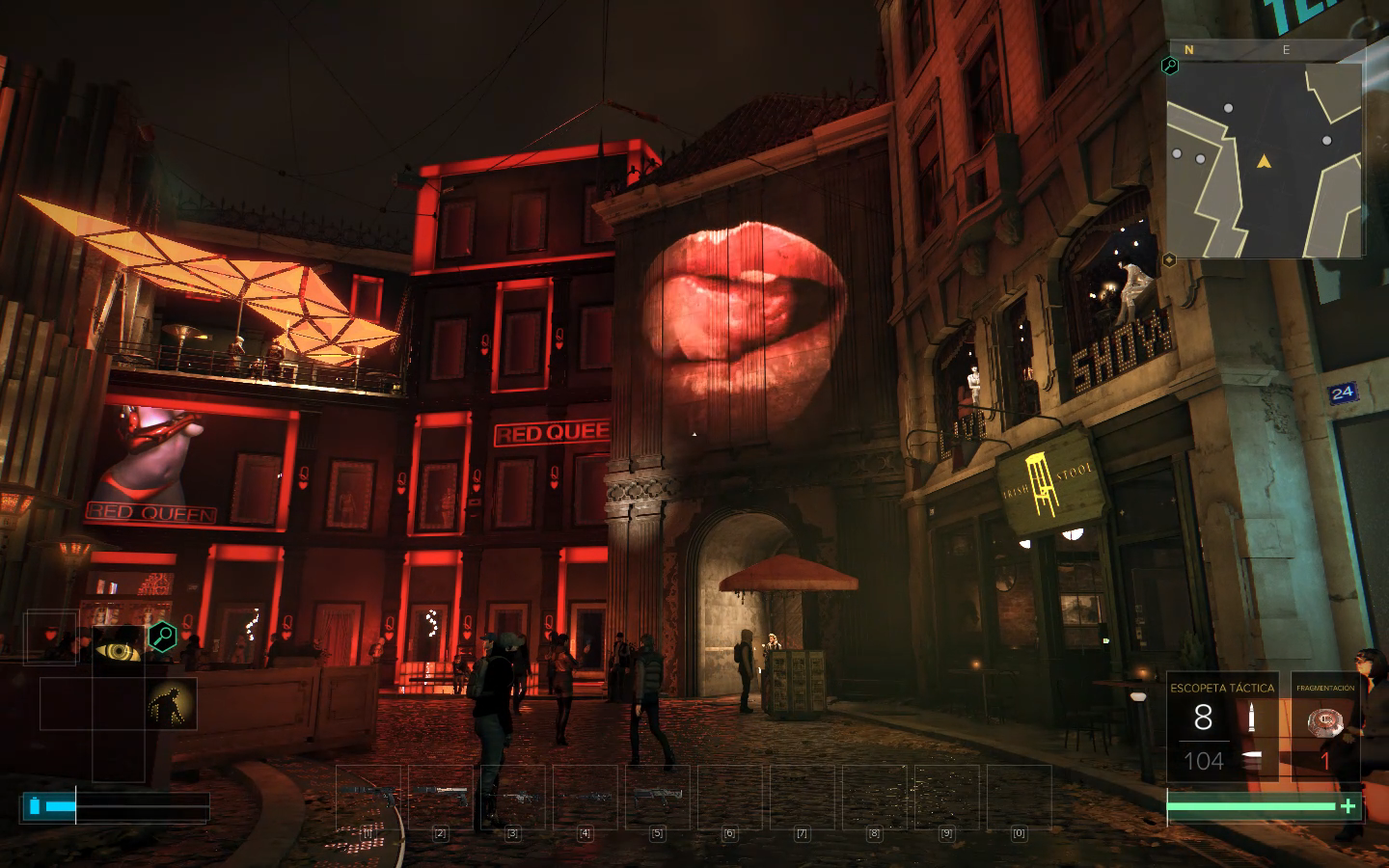The image size is (1389, 868).
Task: Click the N compass marker above minimap
Action: point(1189,49)
